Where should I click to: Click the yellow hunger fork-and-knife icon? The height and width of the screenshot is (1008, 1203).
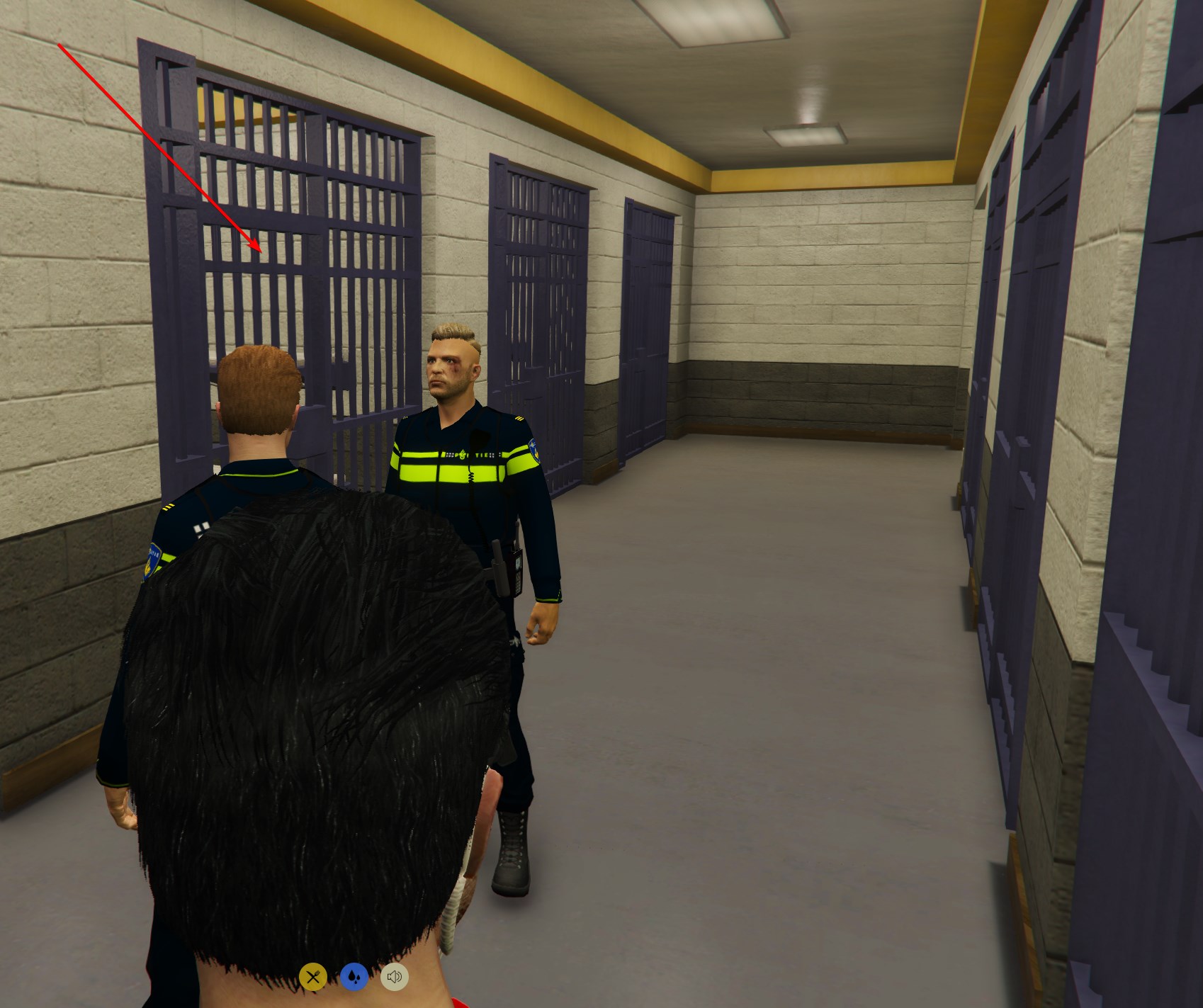coord(312,978)
